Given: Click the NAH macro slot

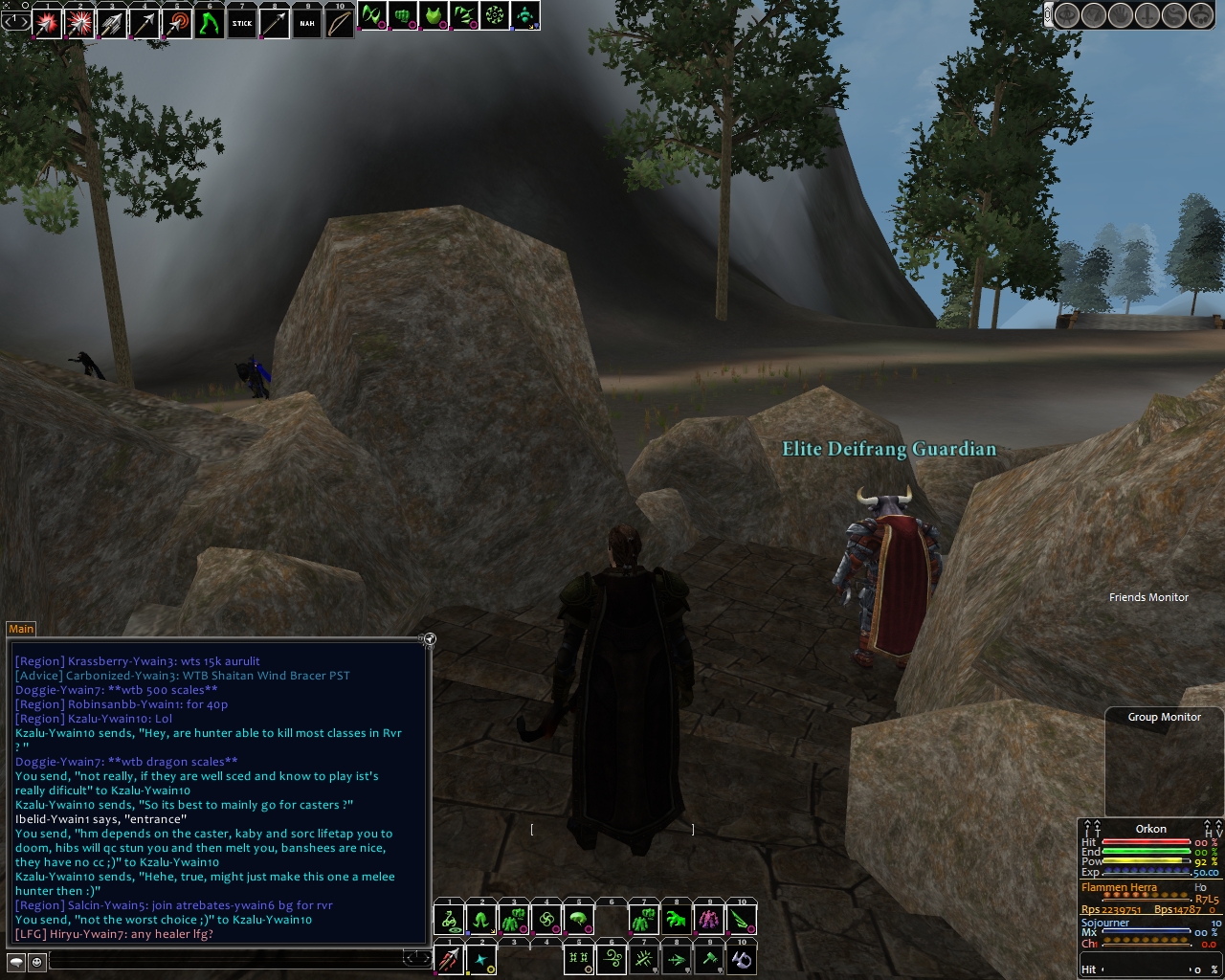Looking at the screenshot, I should tap(307, 22).
